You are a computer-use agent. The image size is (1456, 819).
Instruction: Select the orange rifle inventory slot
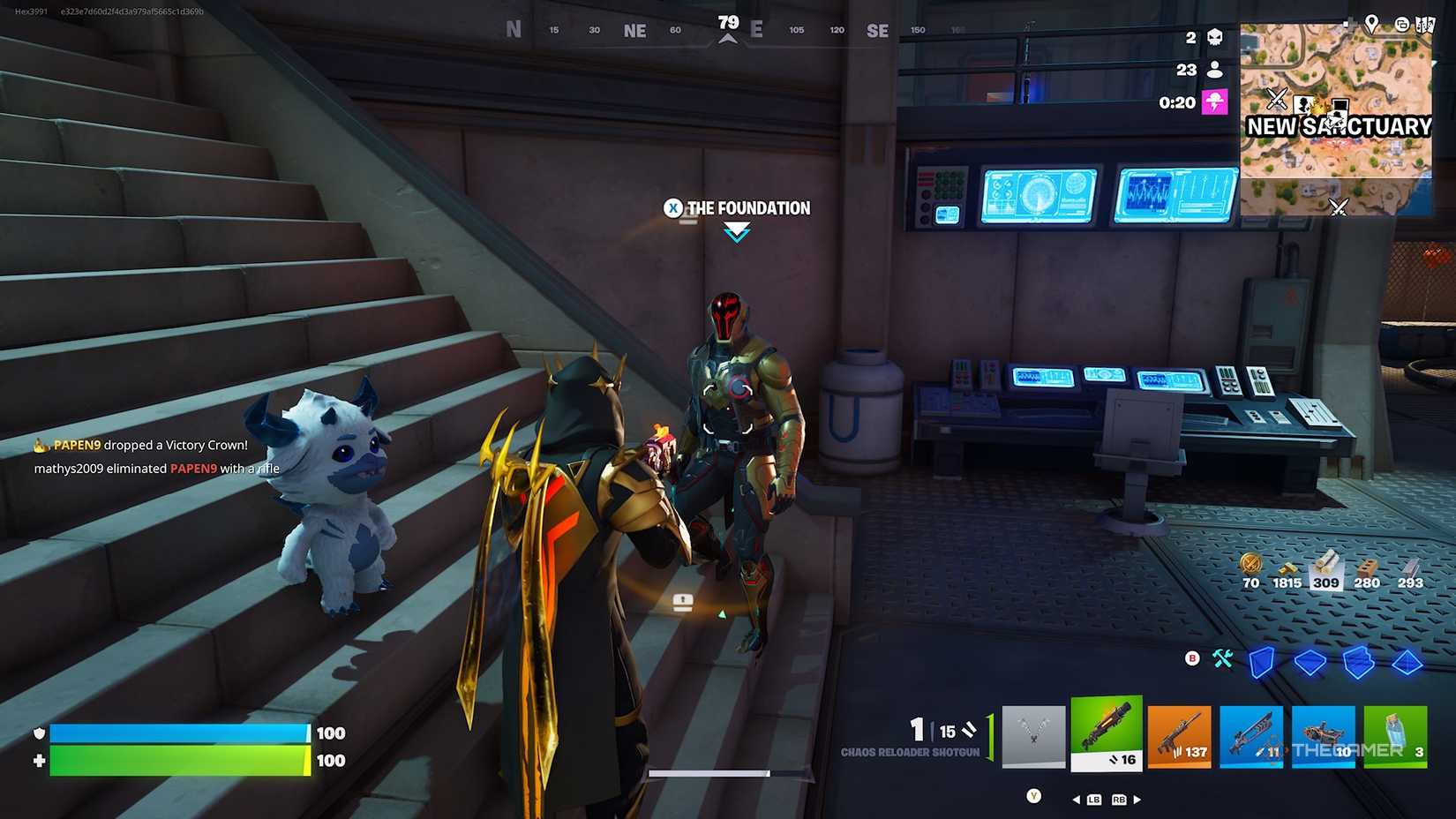pyautogui.click(x=1179, y=735)
